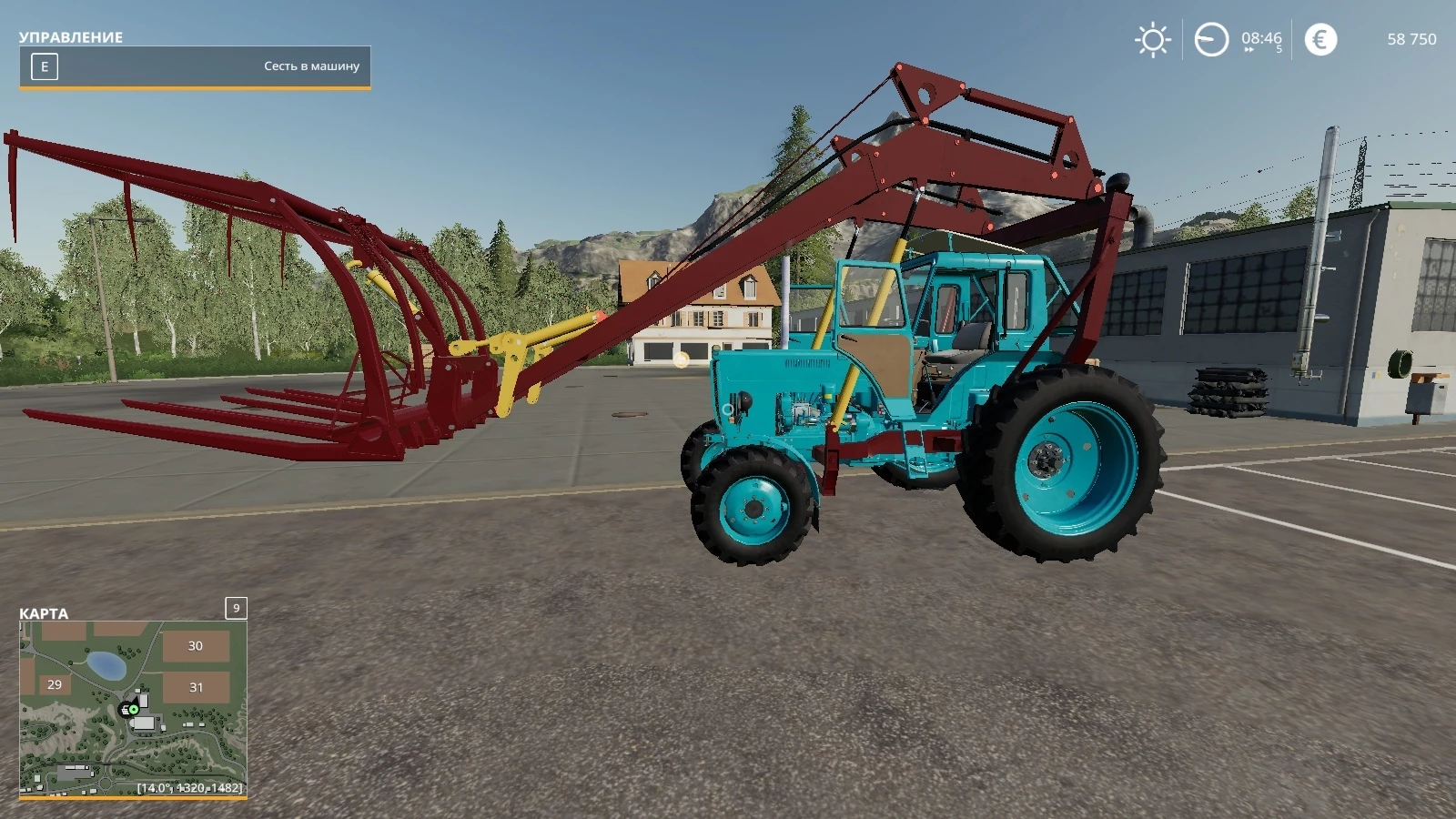Image resolution: width=1456 pixels, height=819 pixels.
Task: Click the sun weather icon
Action: coord(1152,40)
